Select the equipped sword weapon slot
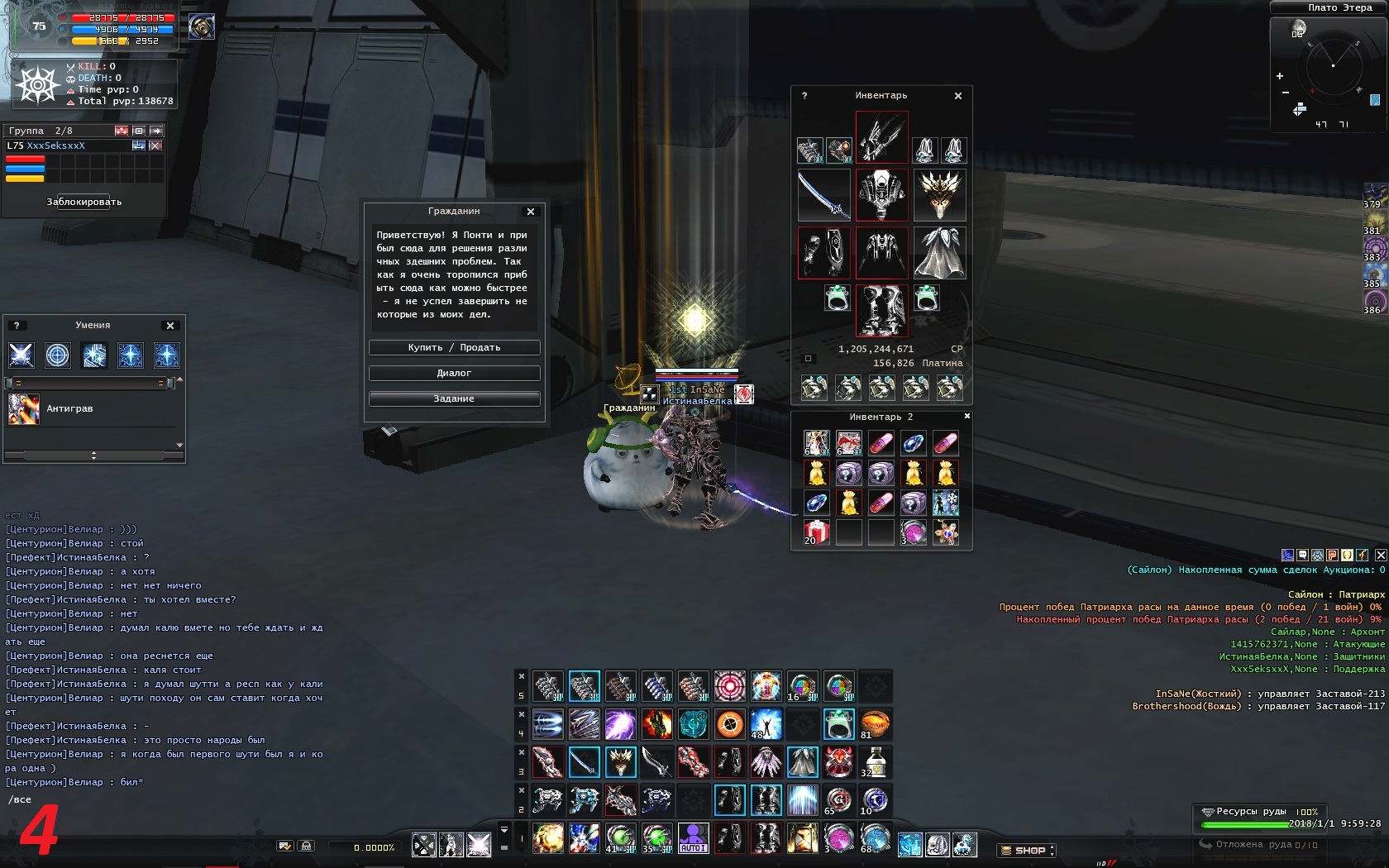 (x=823, y=195)
